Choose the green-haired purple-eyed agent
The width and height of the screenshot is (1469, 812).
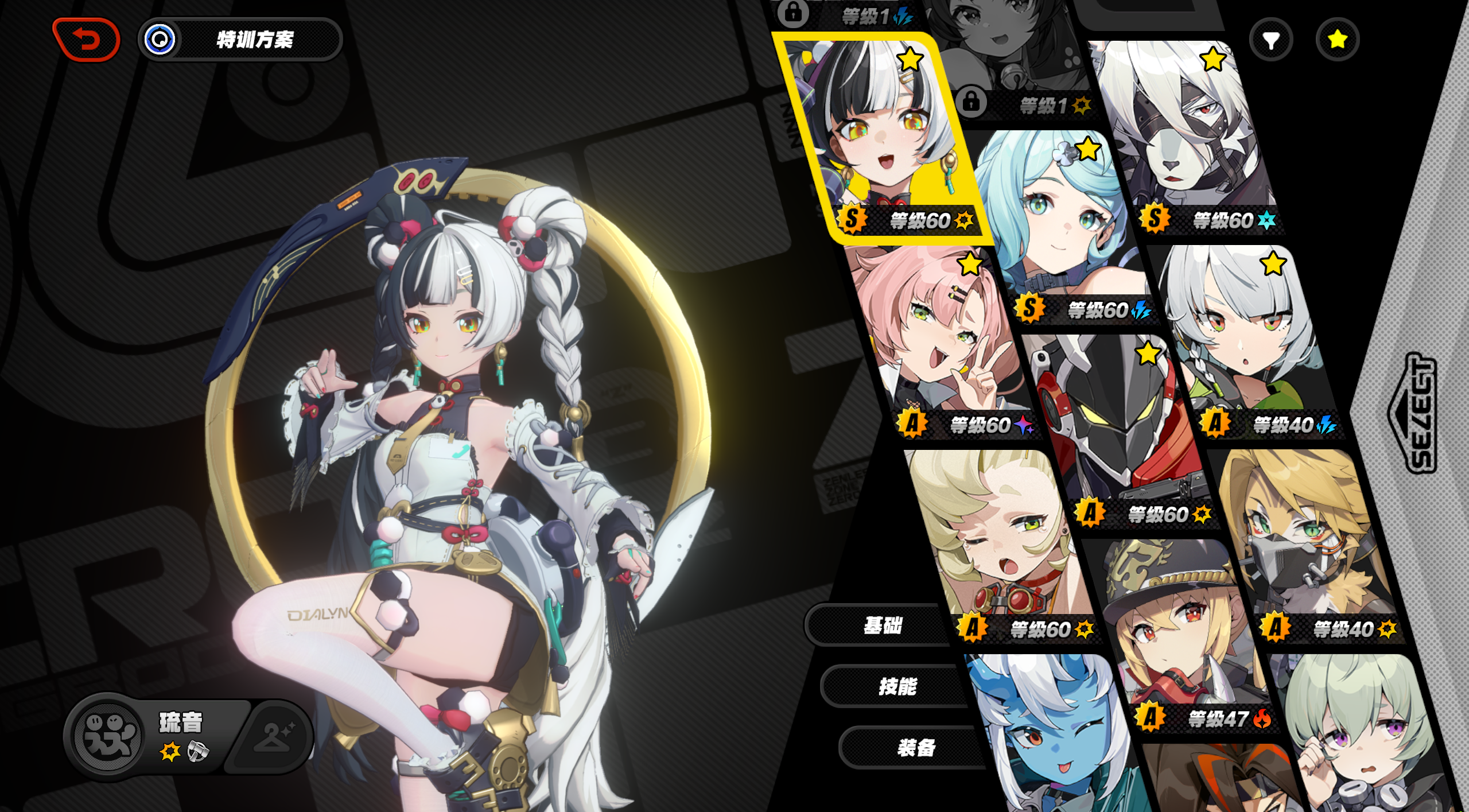tap(1360, 740)
